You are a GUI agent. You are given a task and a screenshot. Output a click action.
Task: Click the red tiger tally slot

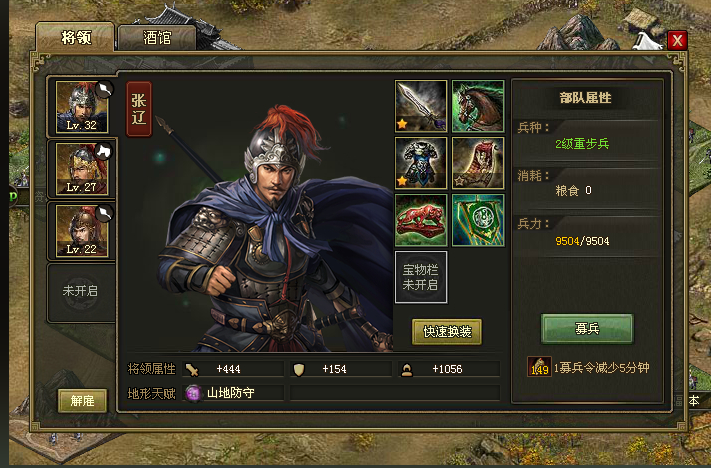[x=421, y=220]
